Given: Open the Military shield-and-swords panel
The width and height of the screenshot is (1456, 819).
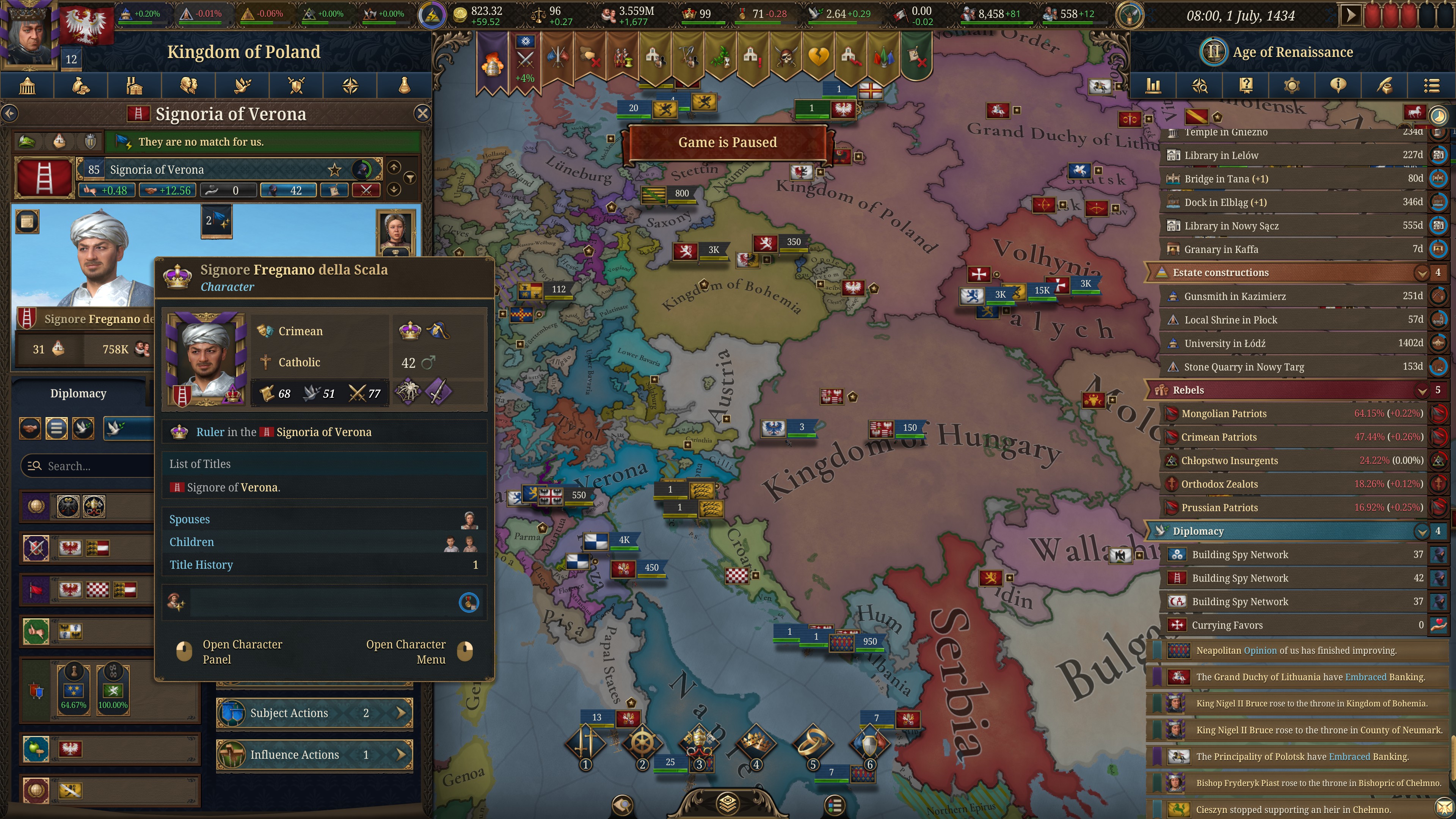Looking at the screenshot, I should (x=296, y=85).
